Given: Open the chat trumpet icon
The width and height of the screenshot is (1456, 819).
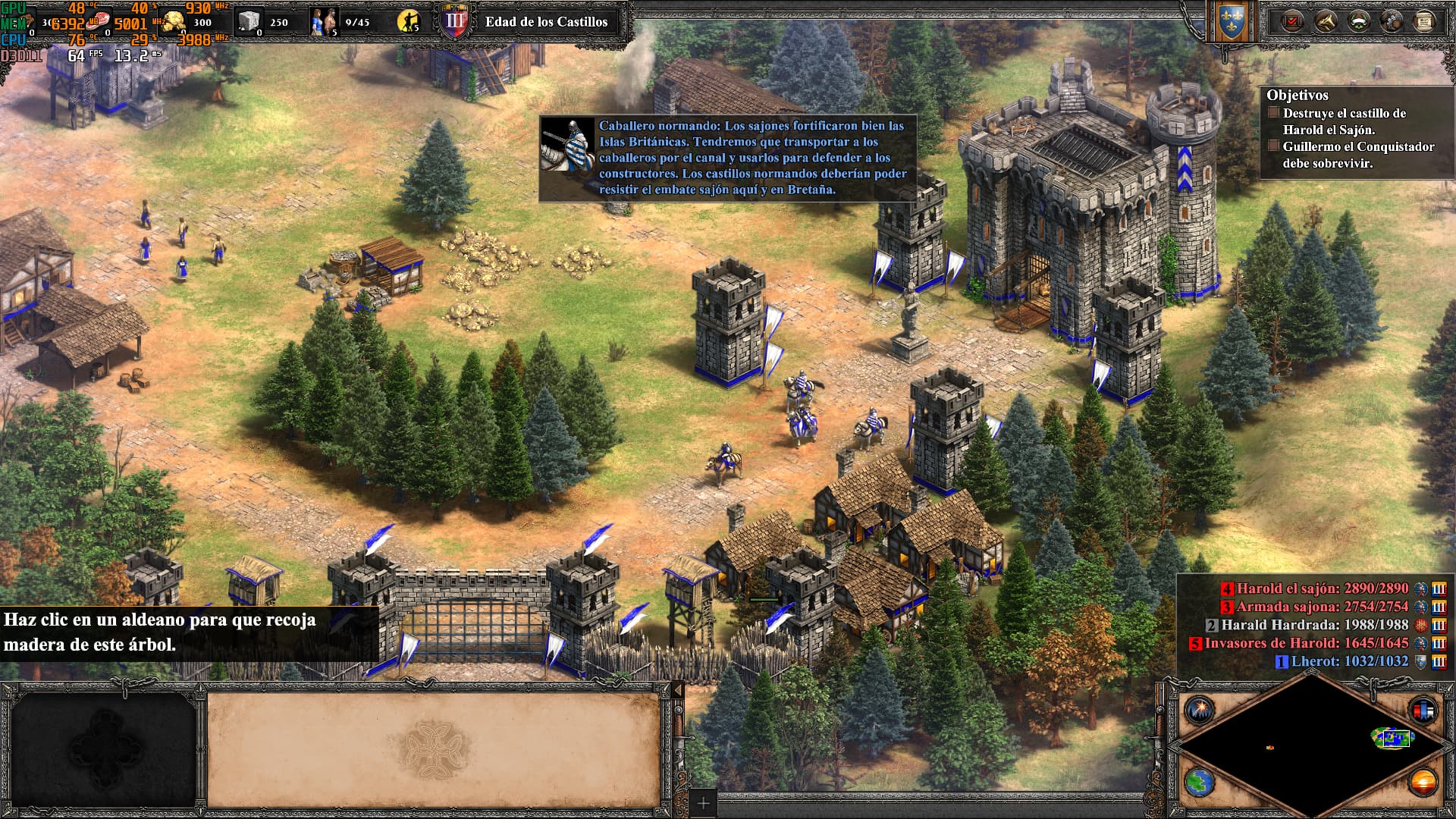Looking at the screenshot, I should tap(1324, 21).
